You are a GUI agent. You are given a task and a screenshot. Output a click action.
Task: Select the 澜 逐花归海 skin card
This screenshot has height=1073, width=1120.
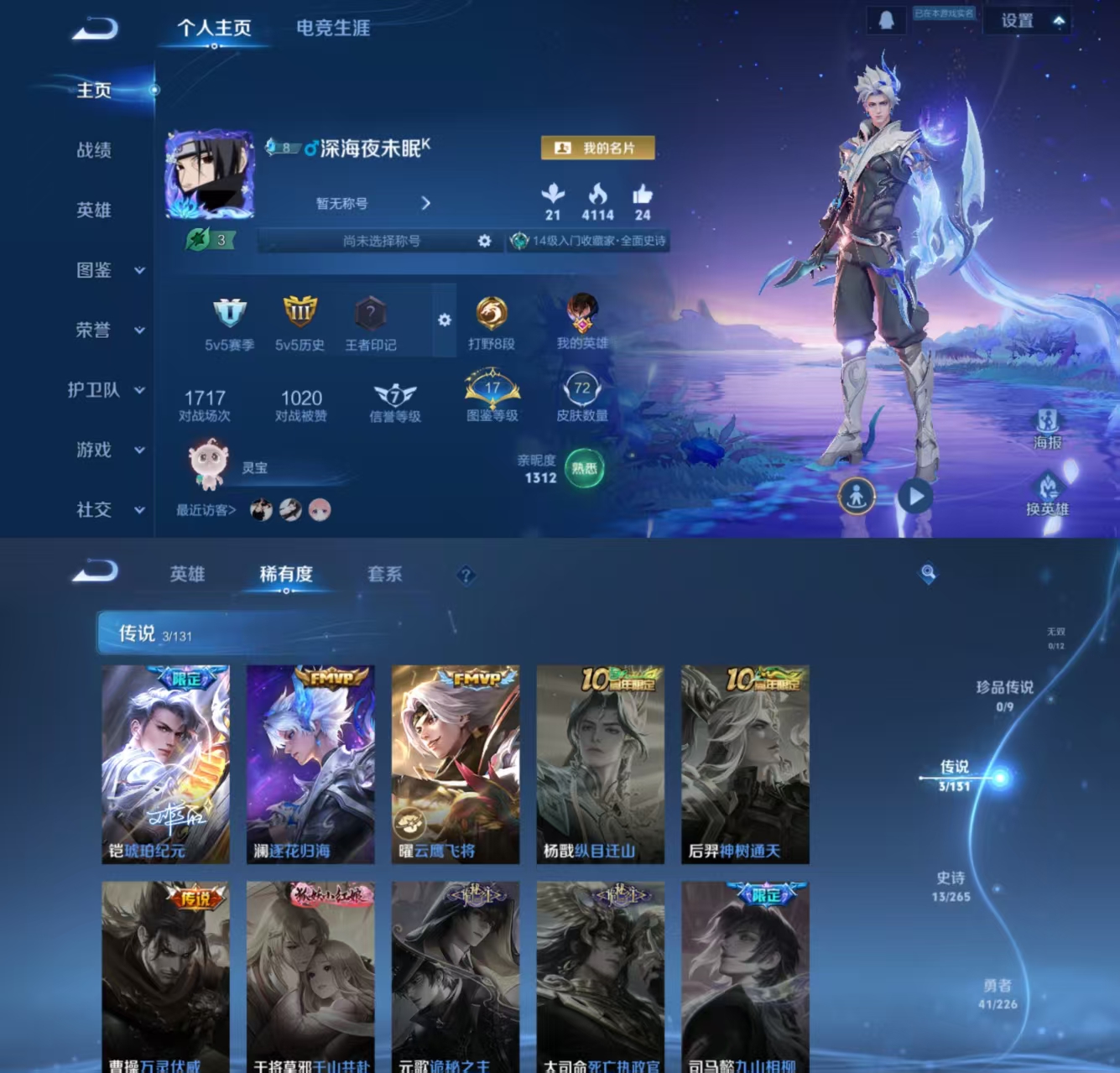[310, 763]
